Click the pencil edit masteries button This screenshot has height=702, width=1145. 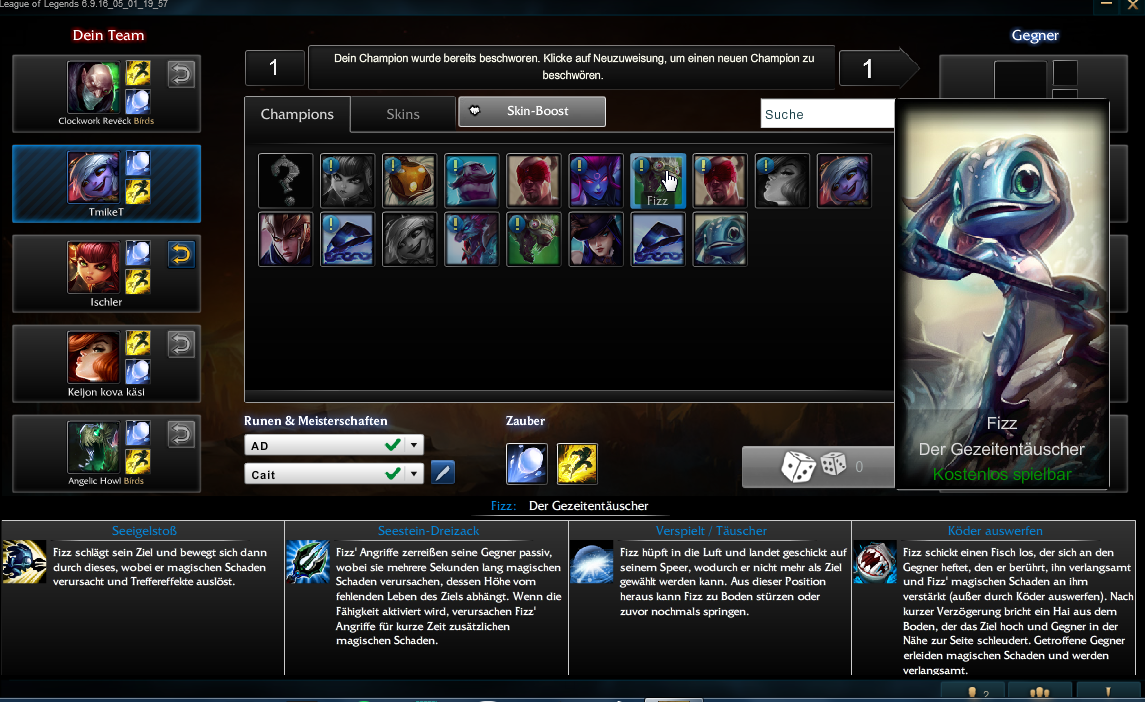click(x=442, y=473)
